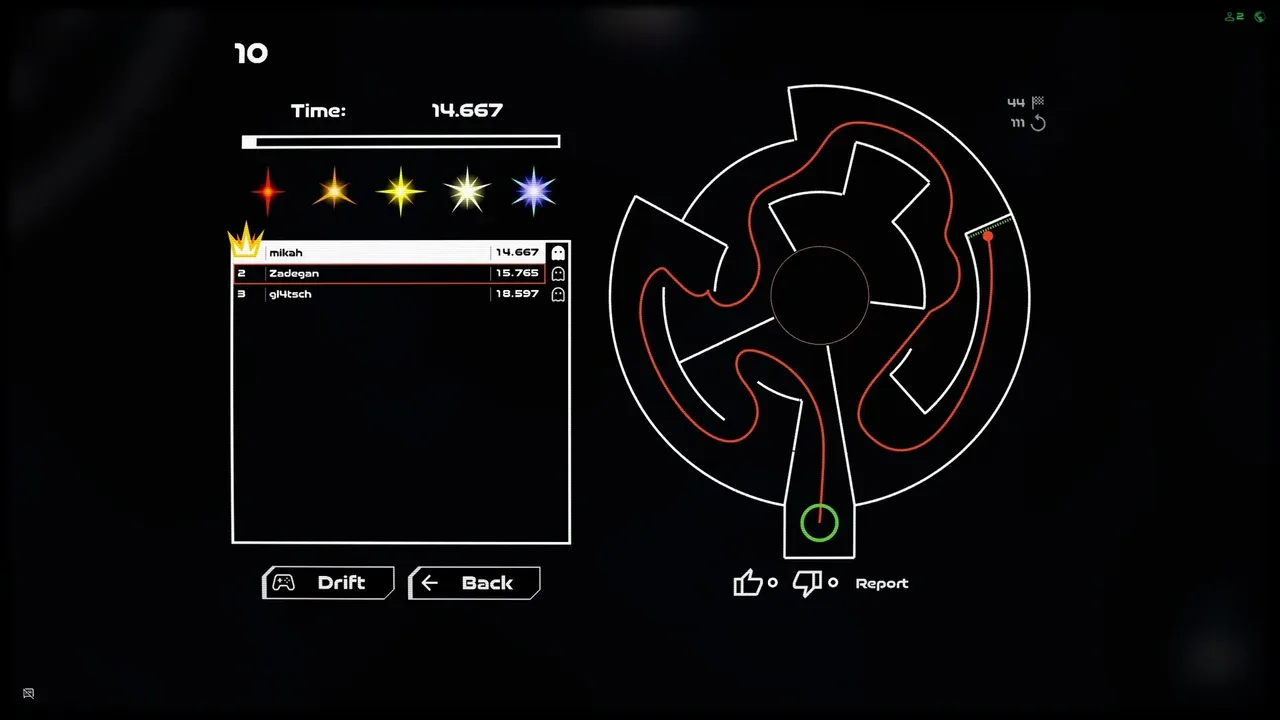Viewport: 1280px width, 720px height.
Task: Go back with the Back button
Action: coord(474,583)
